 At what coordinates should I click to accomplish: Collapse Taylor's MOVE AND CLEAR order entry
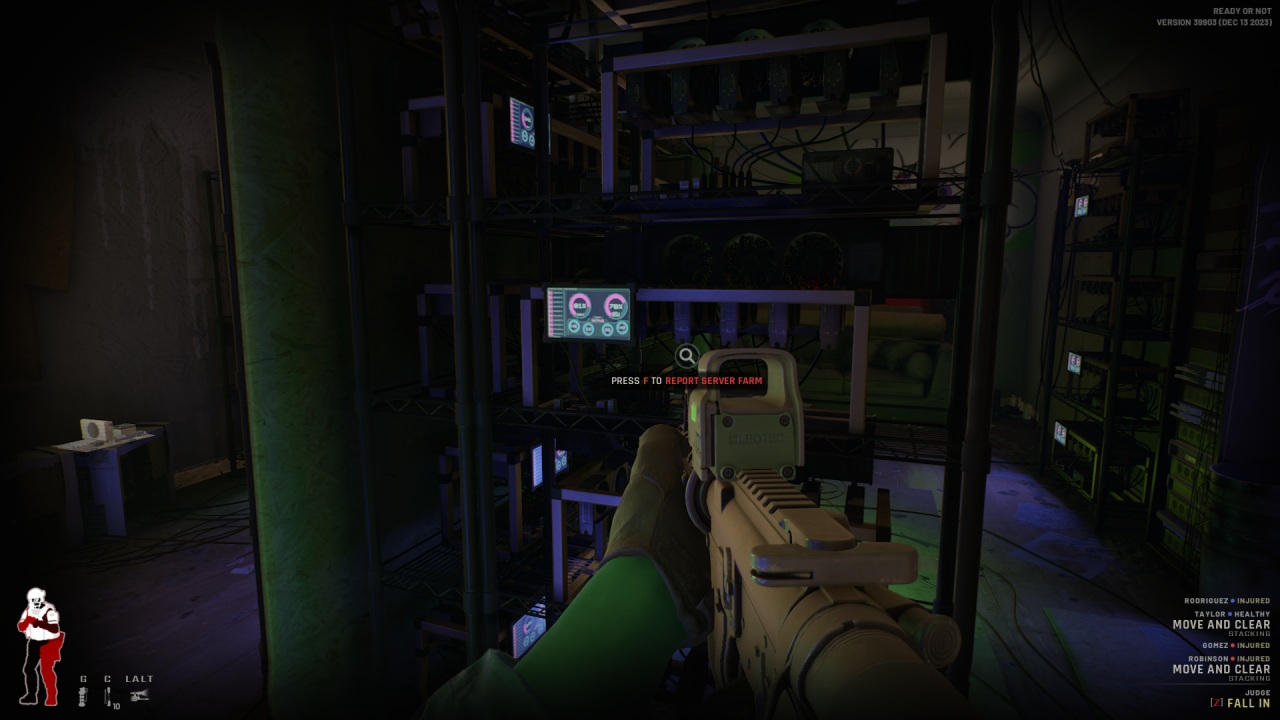[1221, 624]
